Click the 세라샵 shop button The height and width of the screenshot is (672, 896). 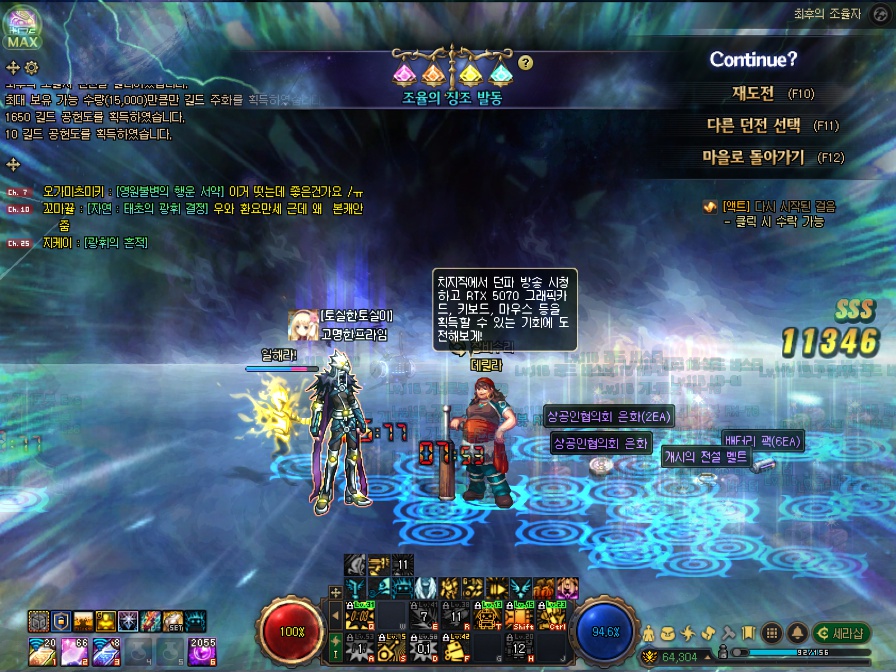click(840, 633)
